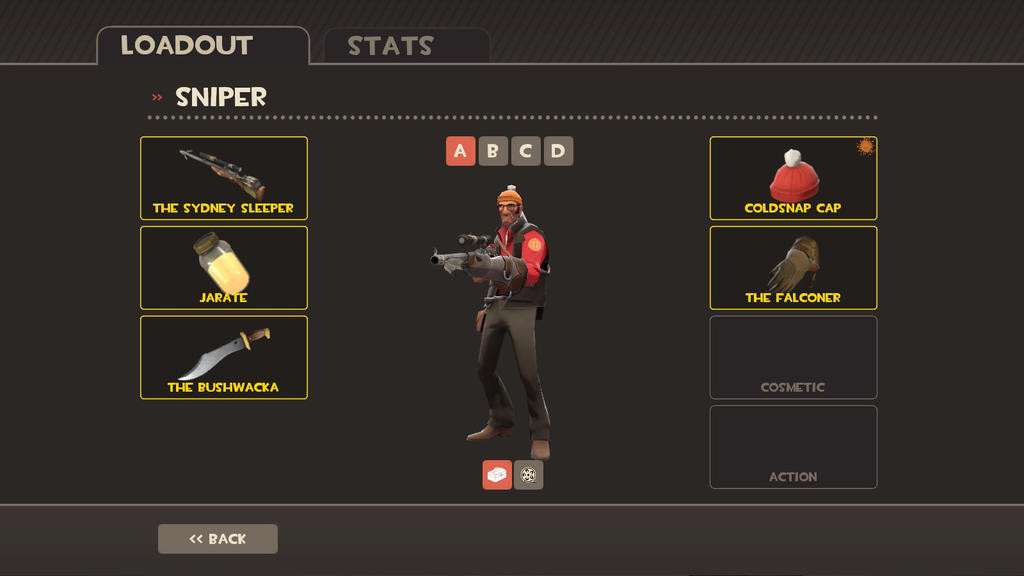Choose the Jarate secondary slot
Screen dimensions: 1024x576
(224, 268)
